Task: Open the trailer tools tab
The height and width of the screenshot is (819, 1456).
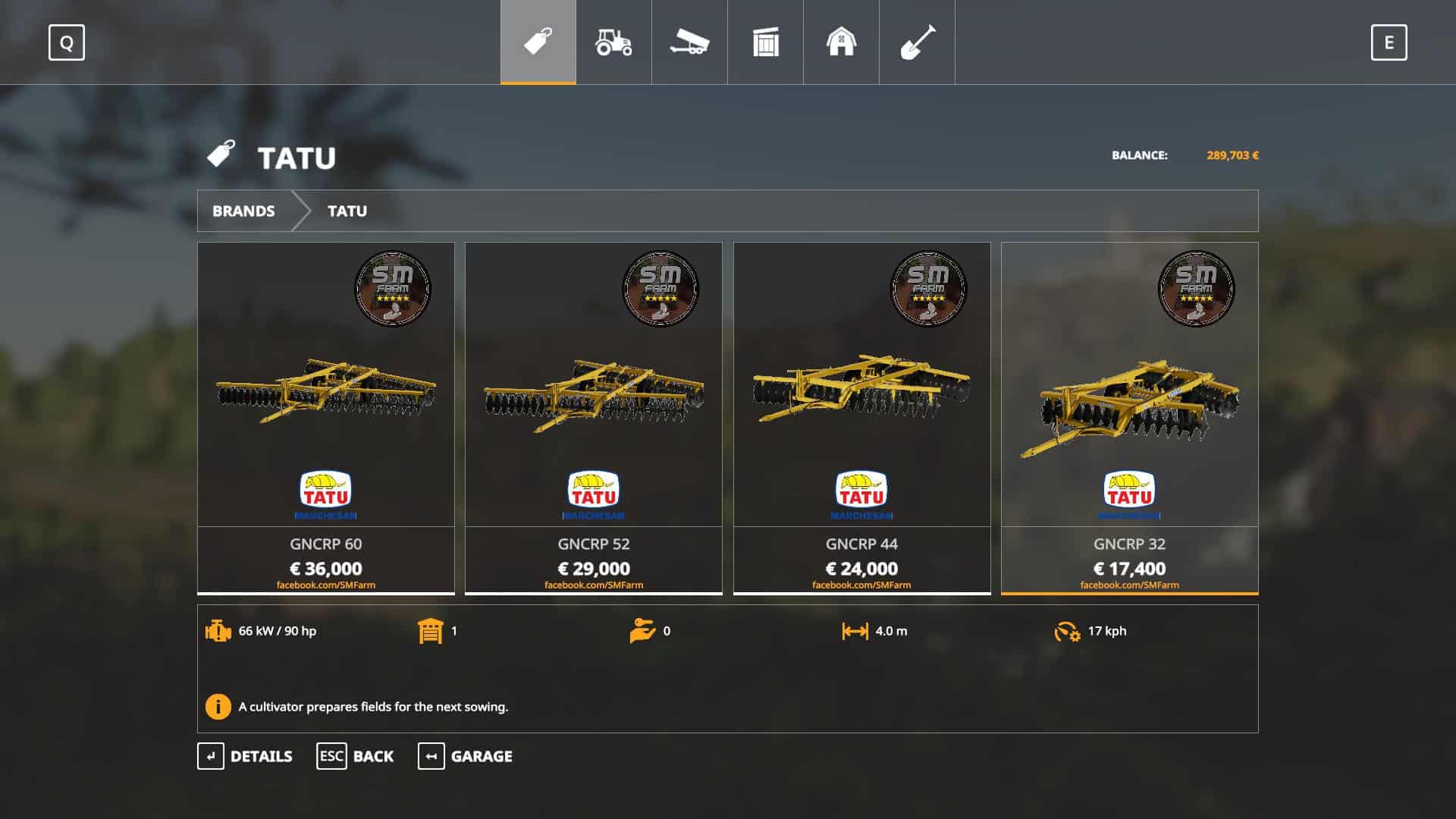Action: (689, 42)
